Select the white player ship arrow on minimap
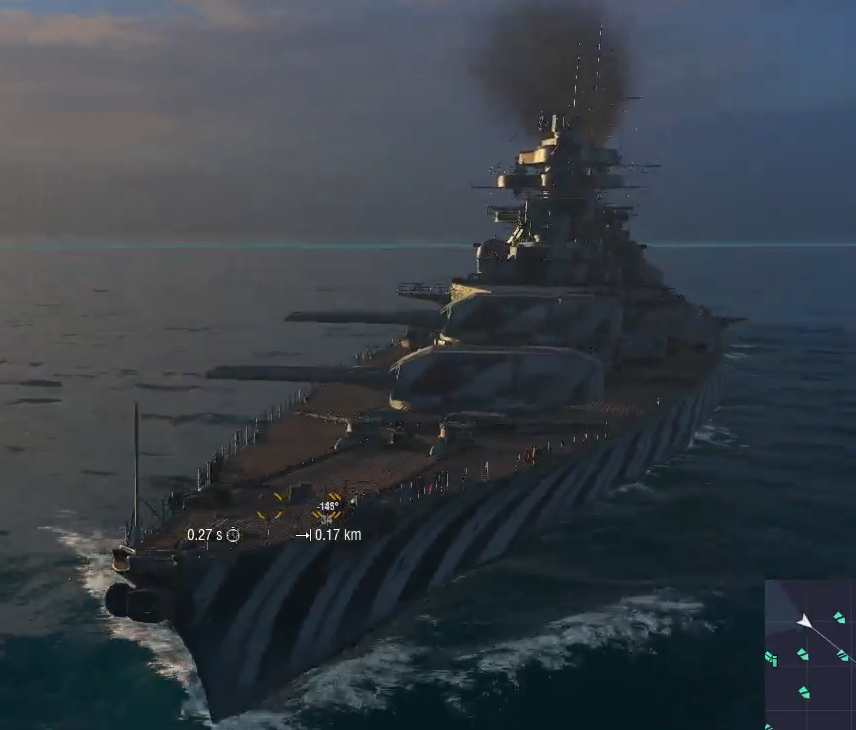856x730 pixels. tap(804, 622)
